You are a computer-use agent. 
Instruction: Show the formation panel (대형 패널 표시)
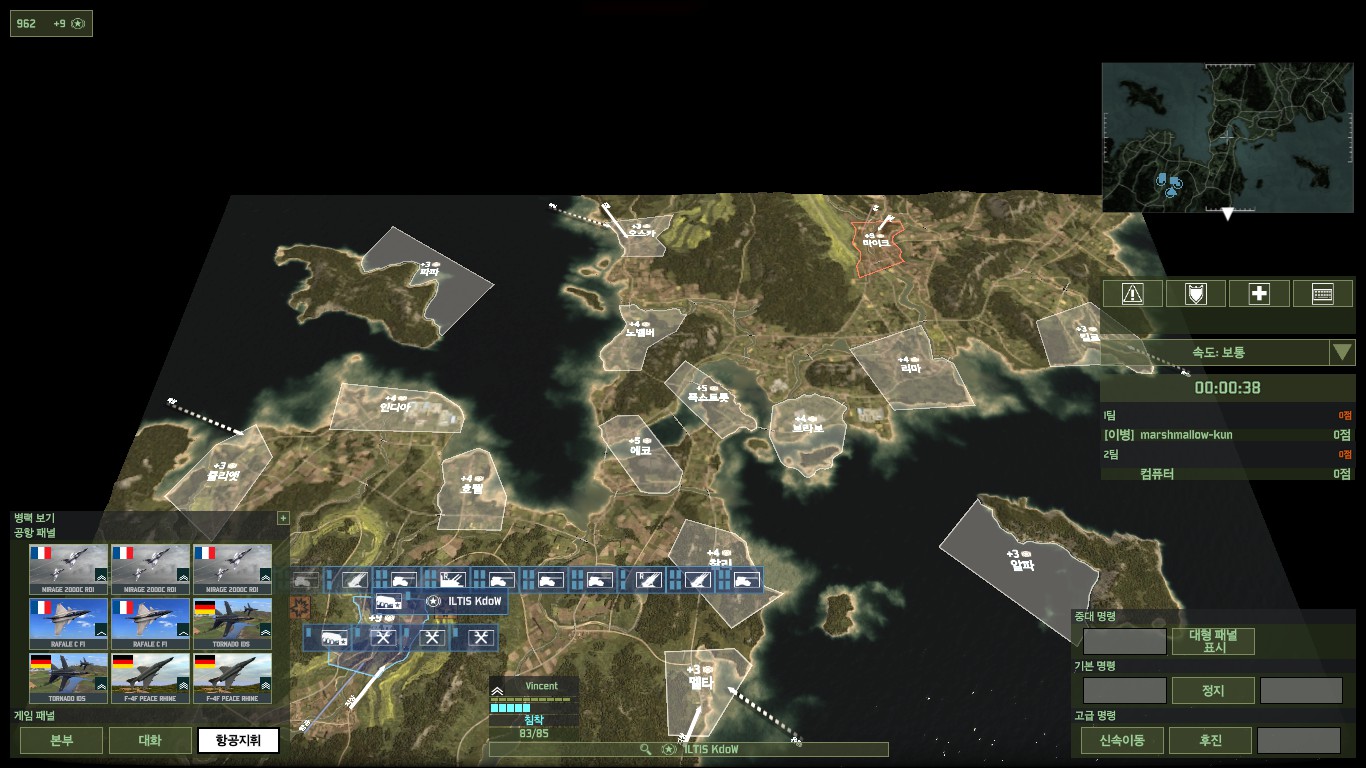[1213, 641]
